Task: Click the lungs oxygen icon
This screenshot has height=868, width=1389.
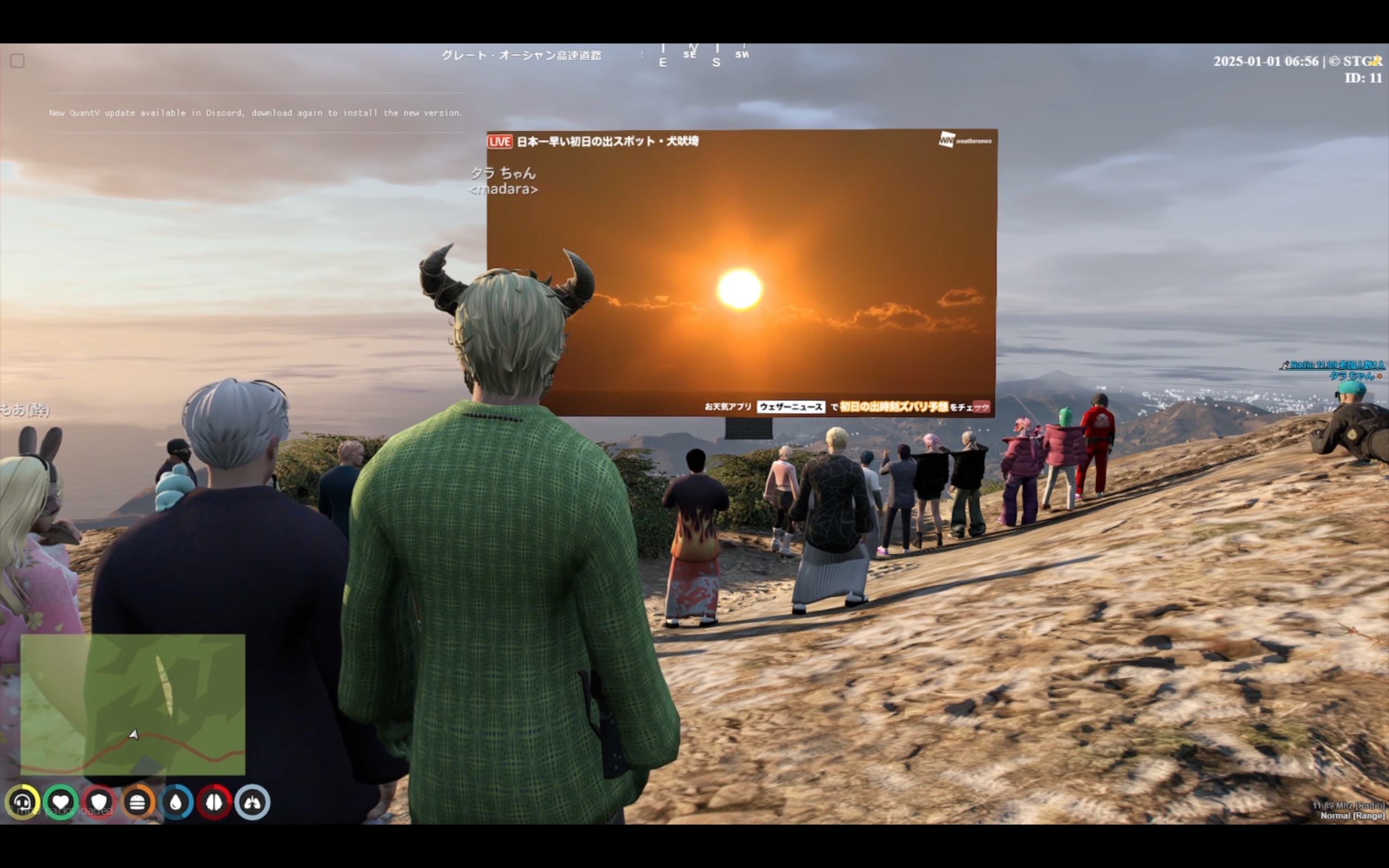Action: click(x=252, y=802)
